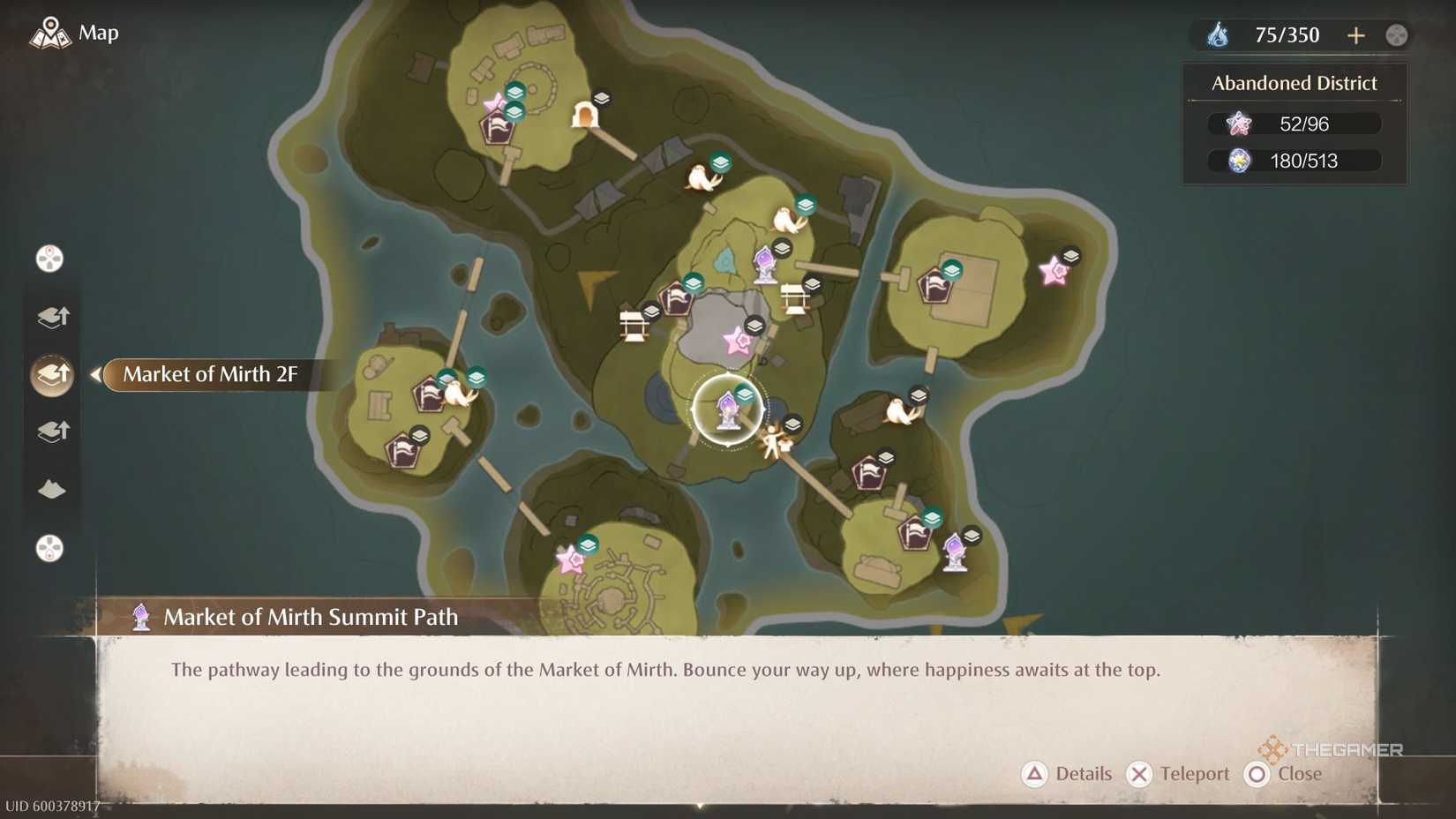Click the Map title in the header bar
Screen dimensions: 1456x819
[97, 33]
